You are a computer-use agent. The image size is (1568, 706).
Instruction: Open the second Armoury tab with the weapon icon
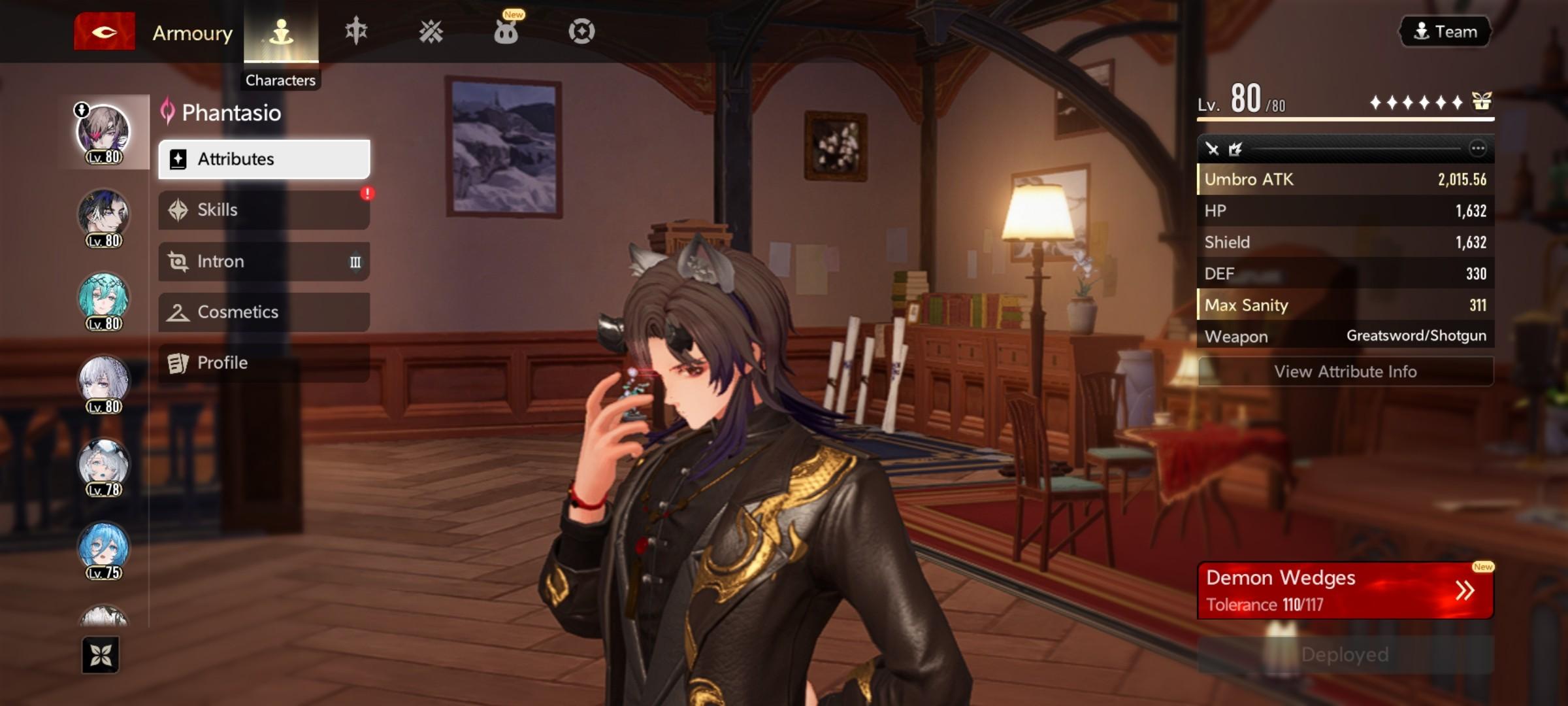coord(356,31)
